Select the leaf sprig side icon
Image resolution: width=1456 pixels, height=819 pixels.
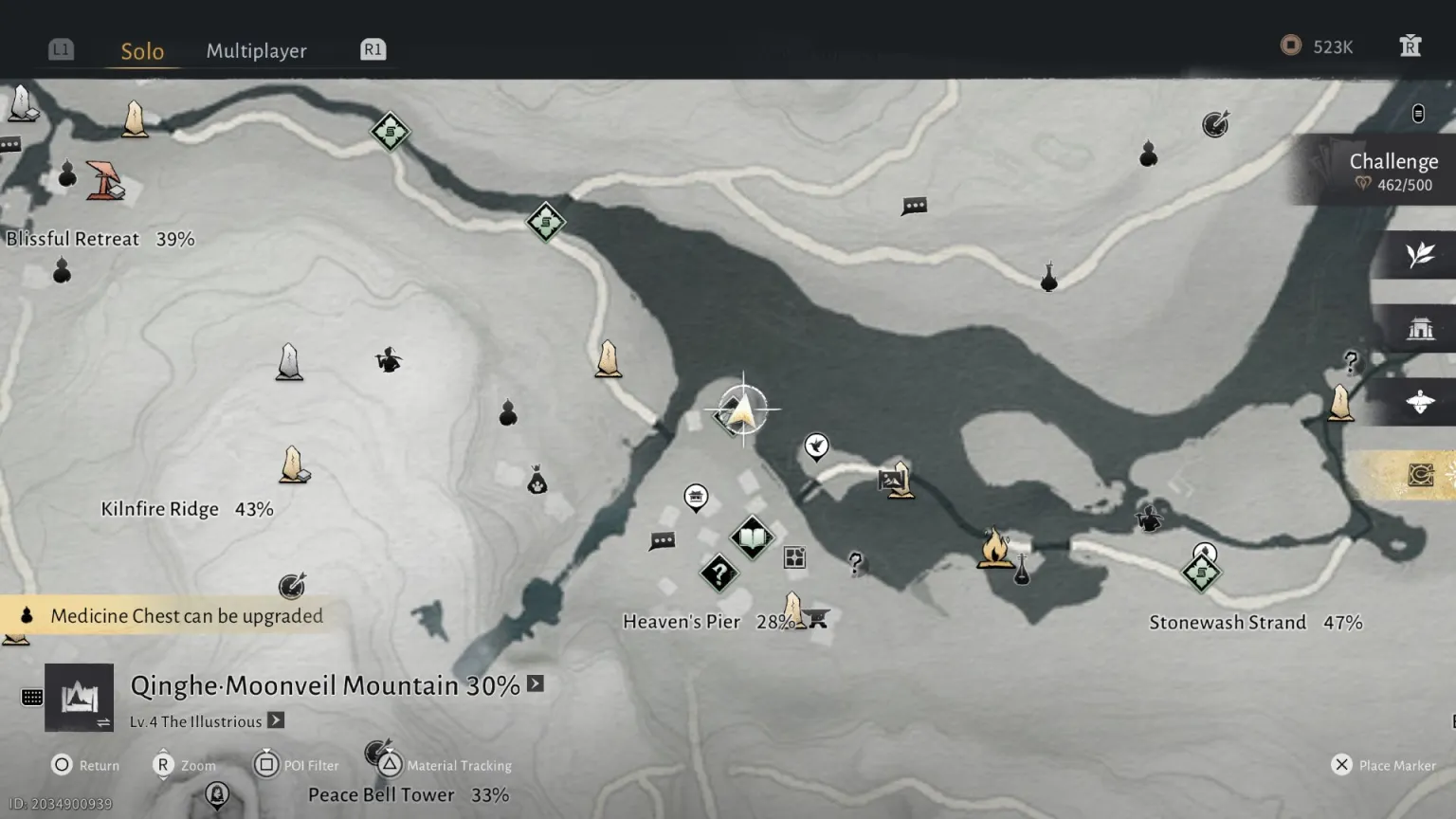pos(1419,255)
